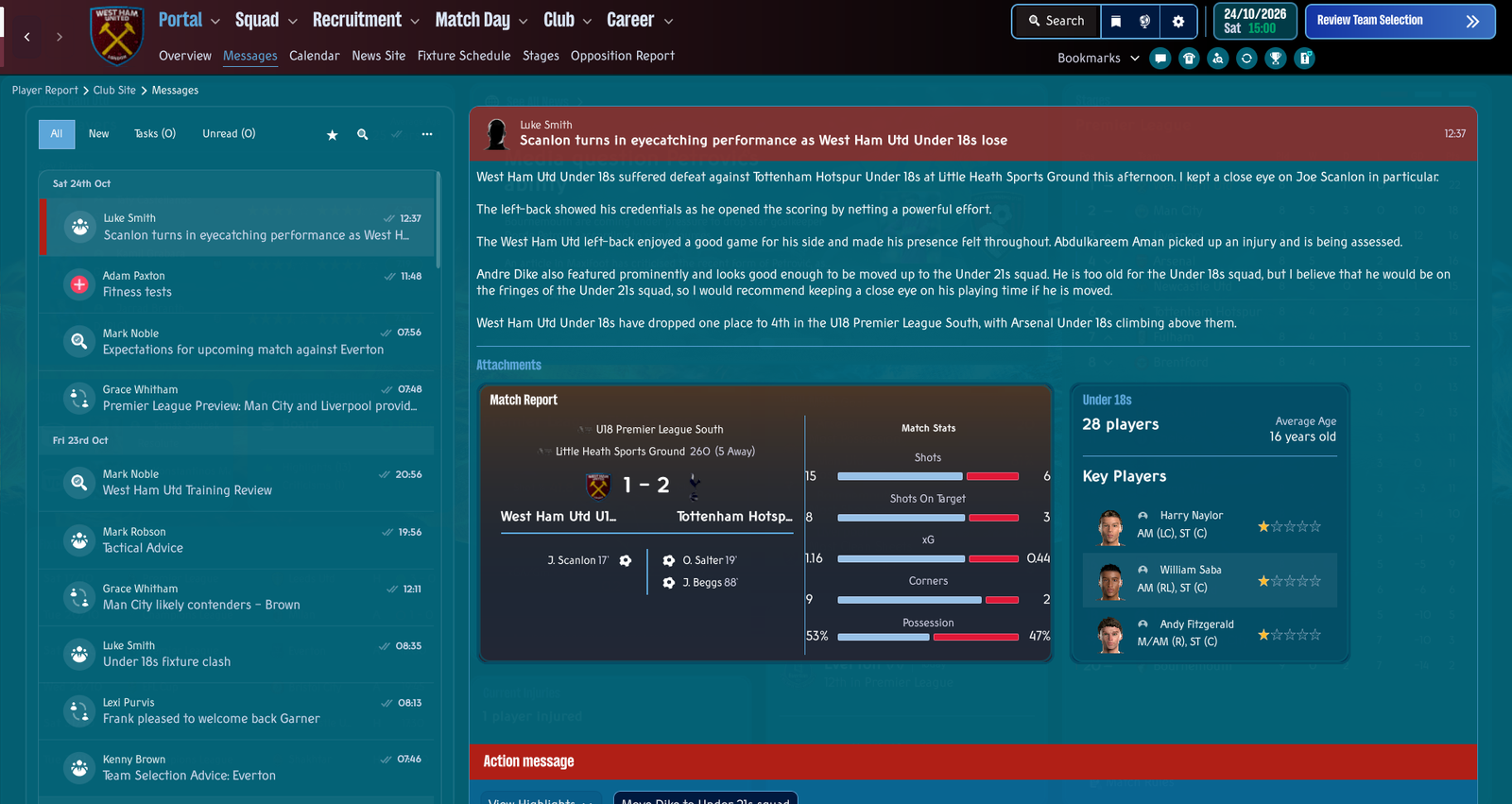Open the Squad dropdown menu
This screenshot has width=1512, height=804.
(x=266, y=20)
